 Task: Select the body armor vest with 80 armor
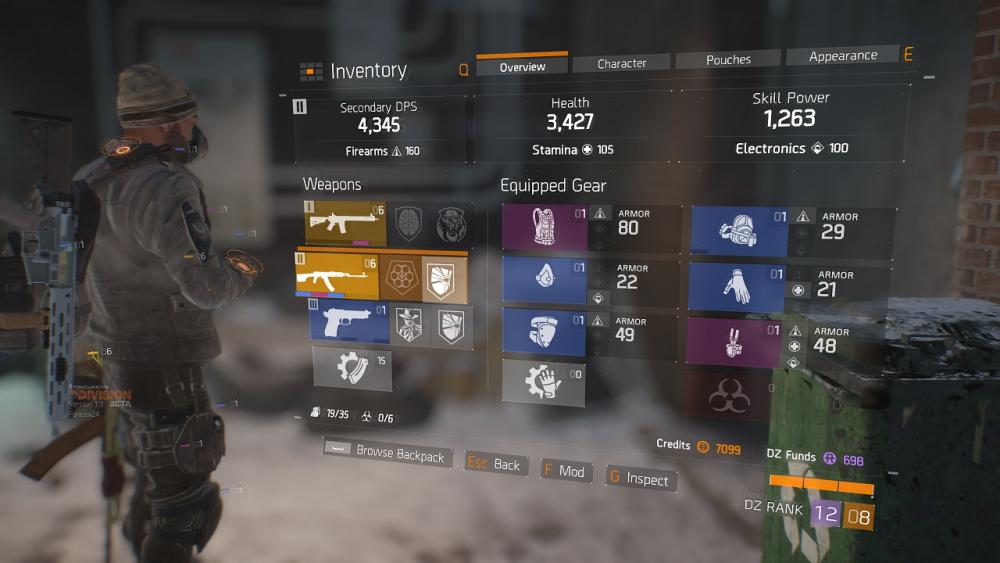pyautogui.click(x=545, y=227)
